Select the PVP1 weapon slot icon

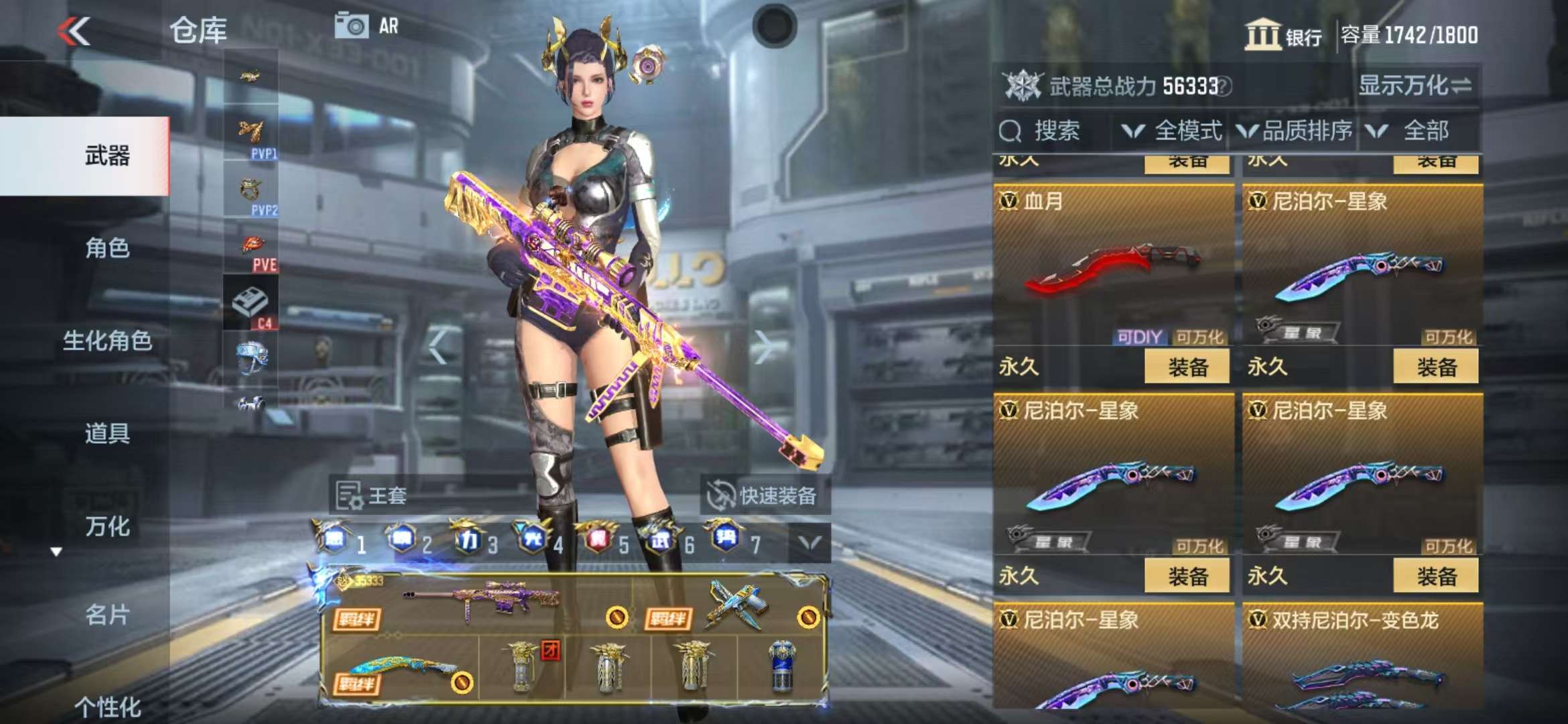(x=250, y=134)
